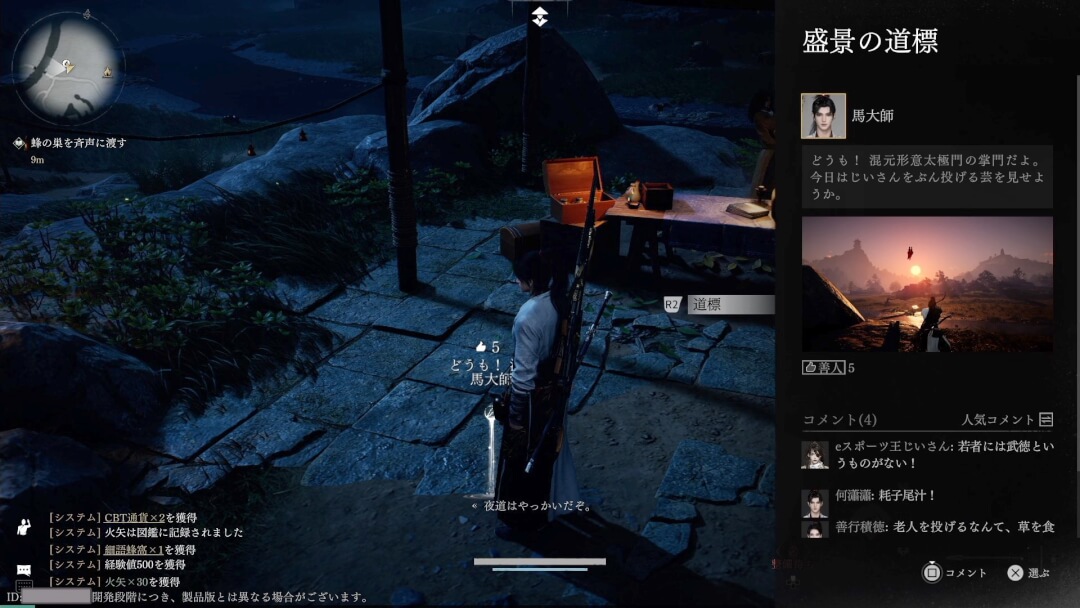This screenshot has height=608, width=1080.
Task: Enlarge the sunset screenshot thumbnail
Action: tap(927, 284)
